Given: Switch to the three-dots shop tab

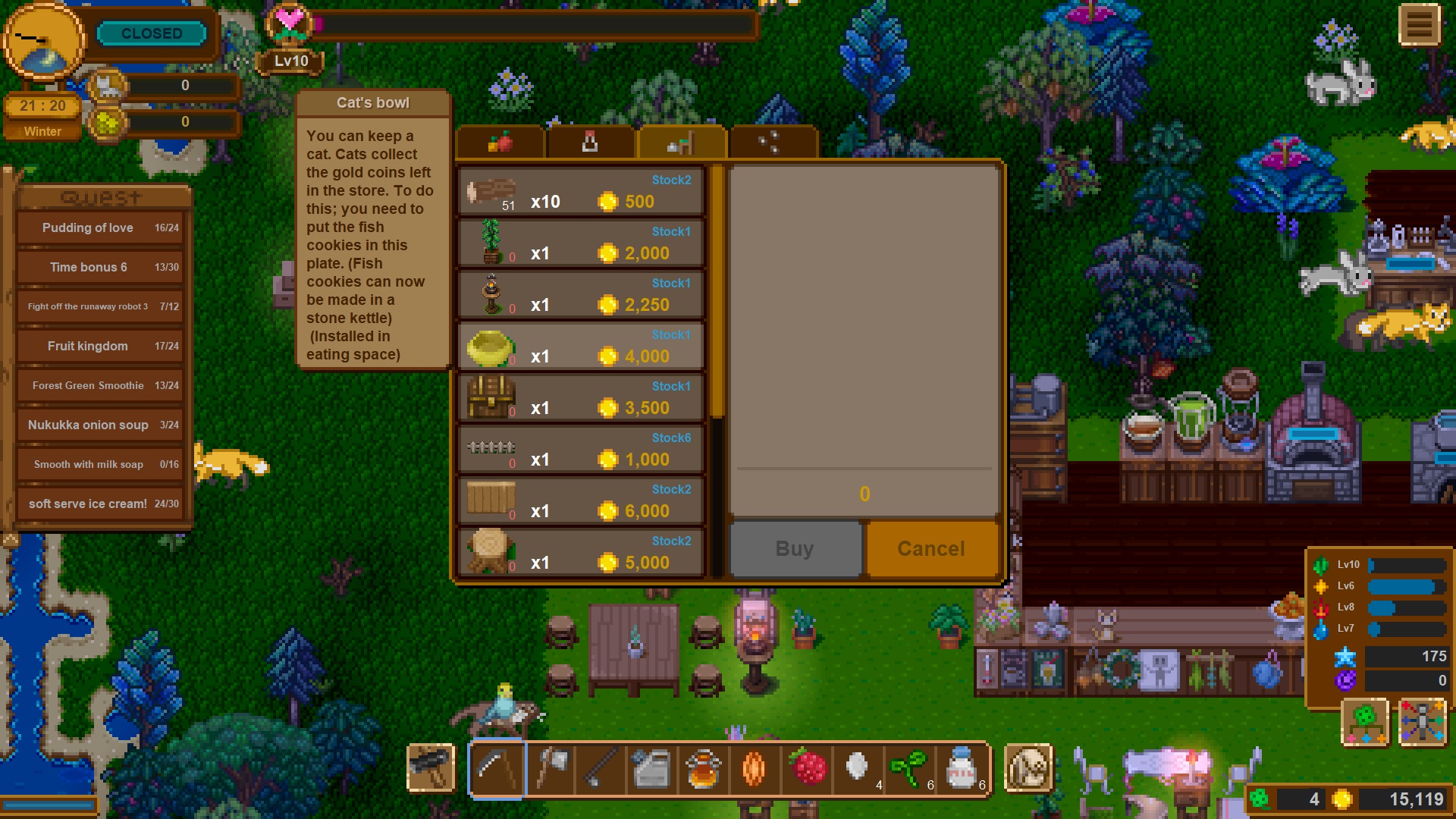Looking at the screenshot, I should (770, 142).
